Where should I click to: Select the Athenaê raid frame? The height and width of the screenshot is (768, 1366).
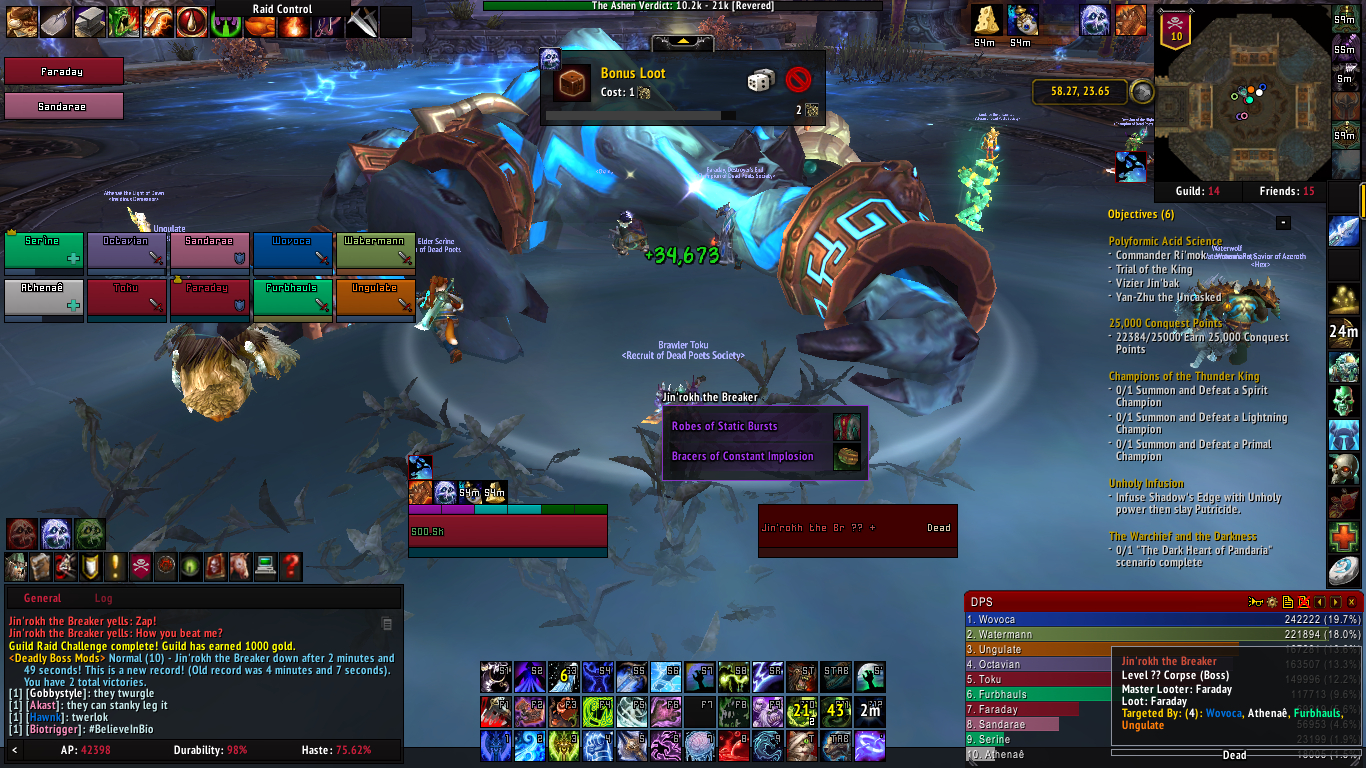43,298
